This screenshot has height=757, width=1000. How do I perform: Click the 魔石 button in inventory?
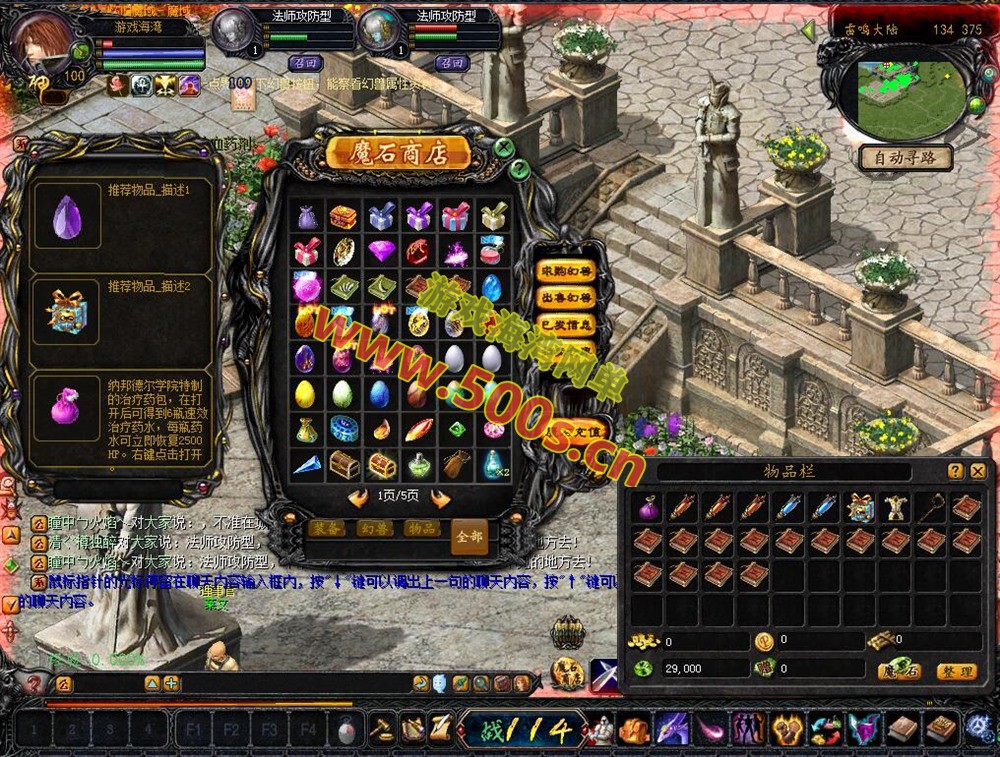(898, 671)
